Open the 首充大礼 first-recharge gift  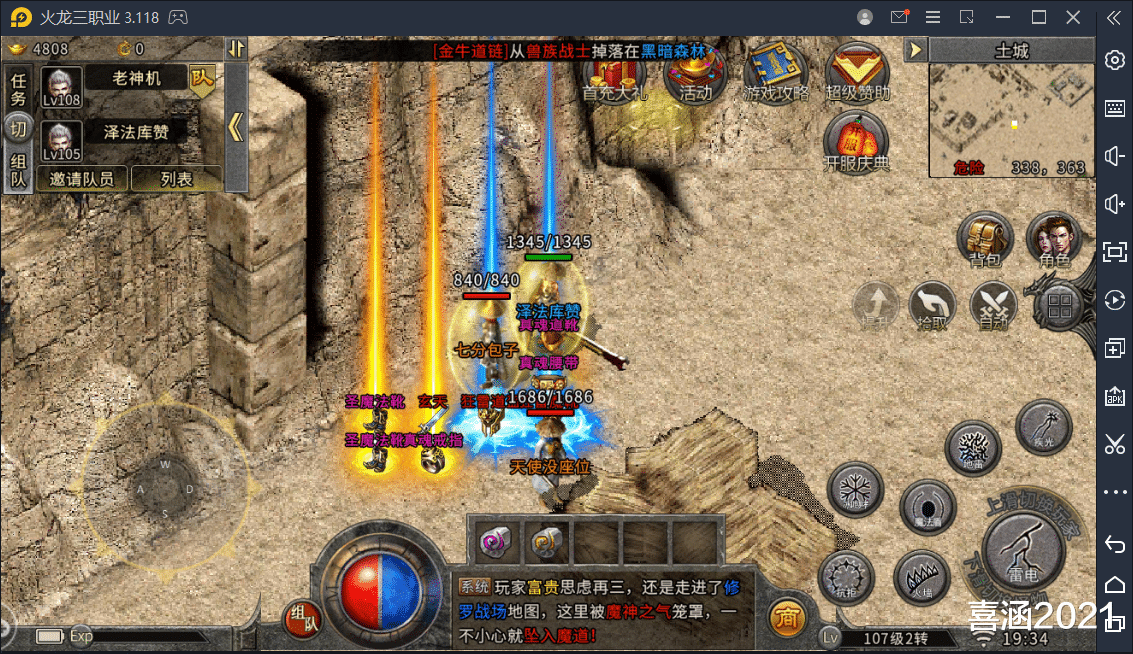pos(614,73)
